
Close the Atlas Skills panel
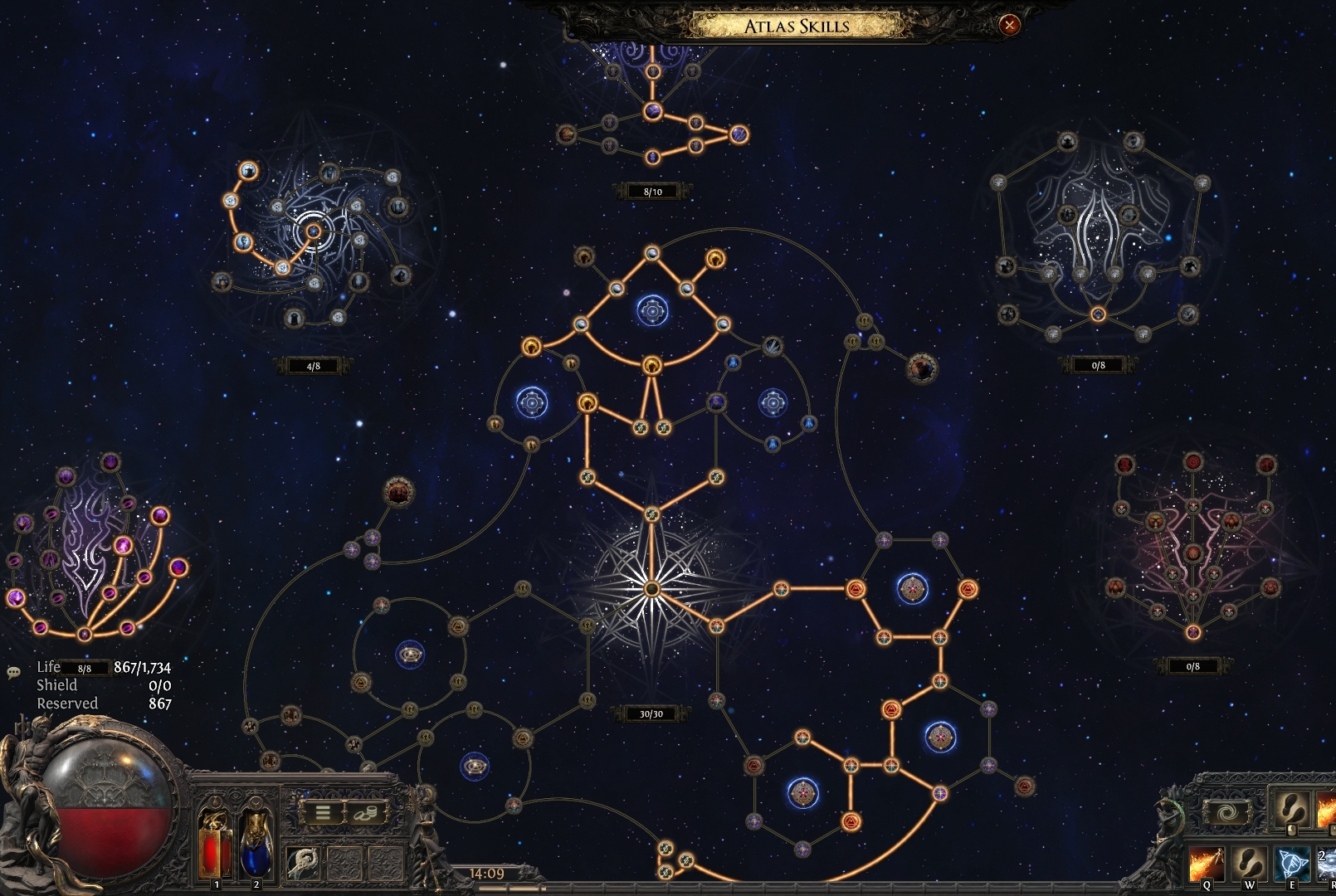pyautogui.click(x=1009, y=25)
